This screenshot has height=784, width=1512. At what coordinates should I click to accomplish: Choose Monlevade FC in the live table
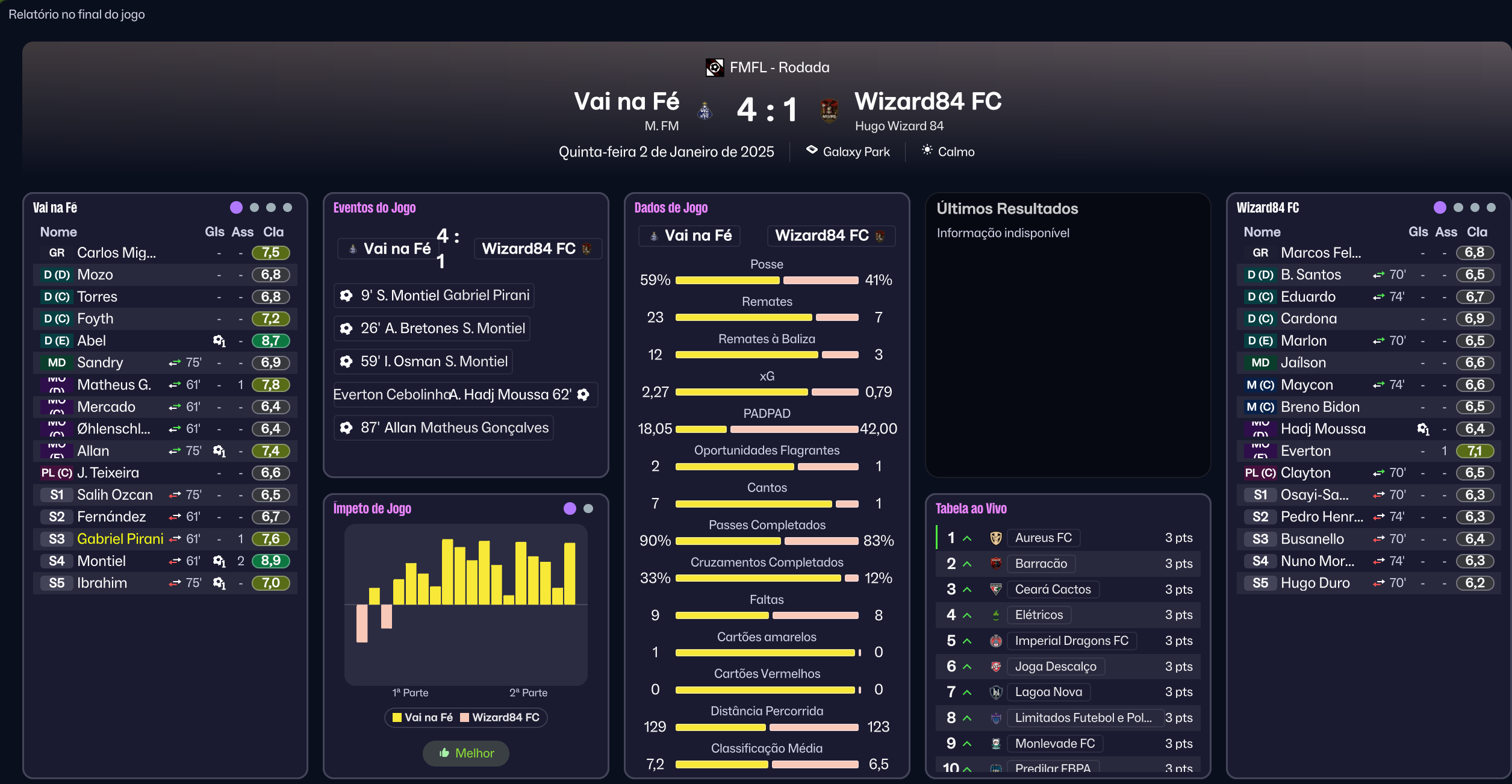point(1054,744)
